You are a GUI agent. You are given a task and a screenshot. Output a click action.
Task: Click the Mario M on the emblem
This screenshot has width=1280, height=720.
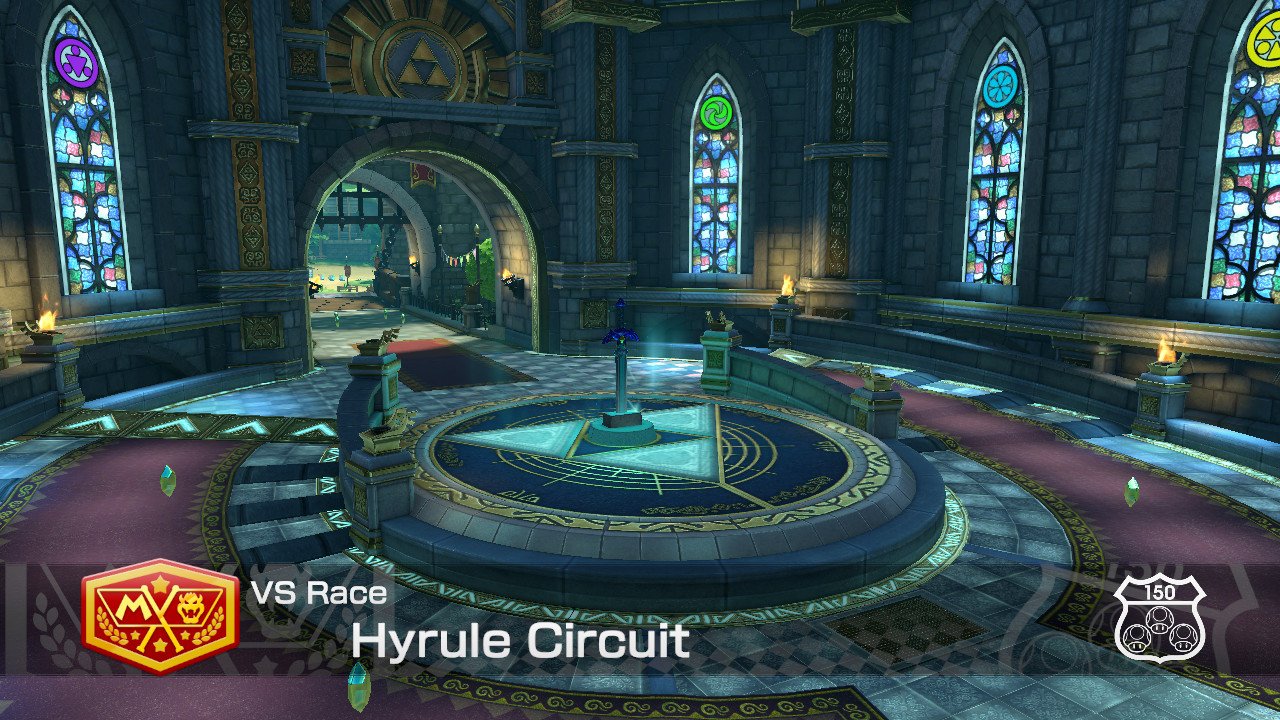click(x=133, y=604)
